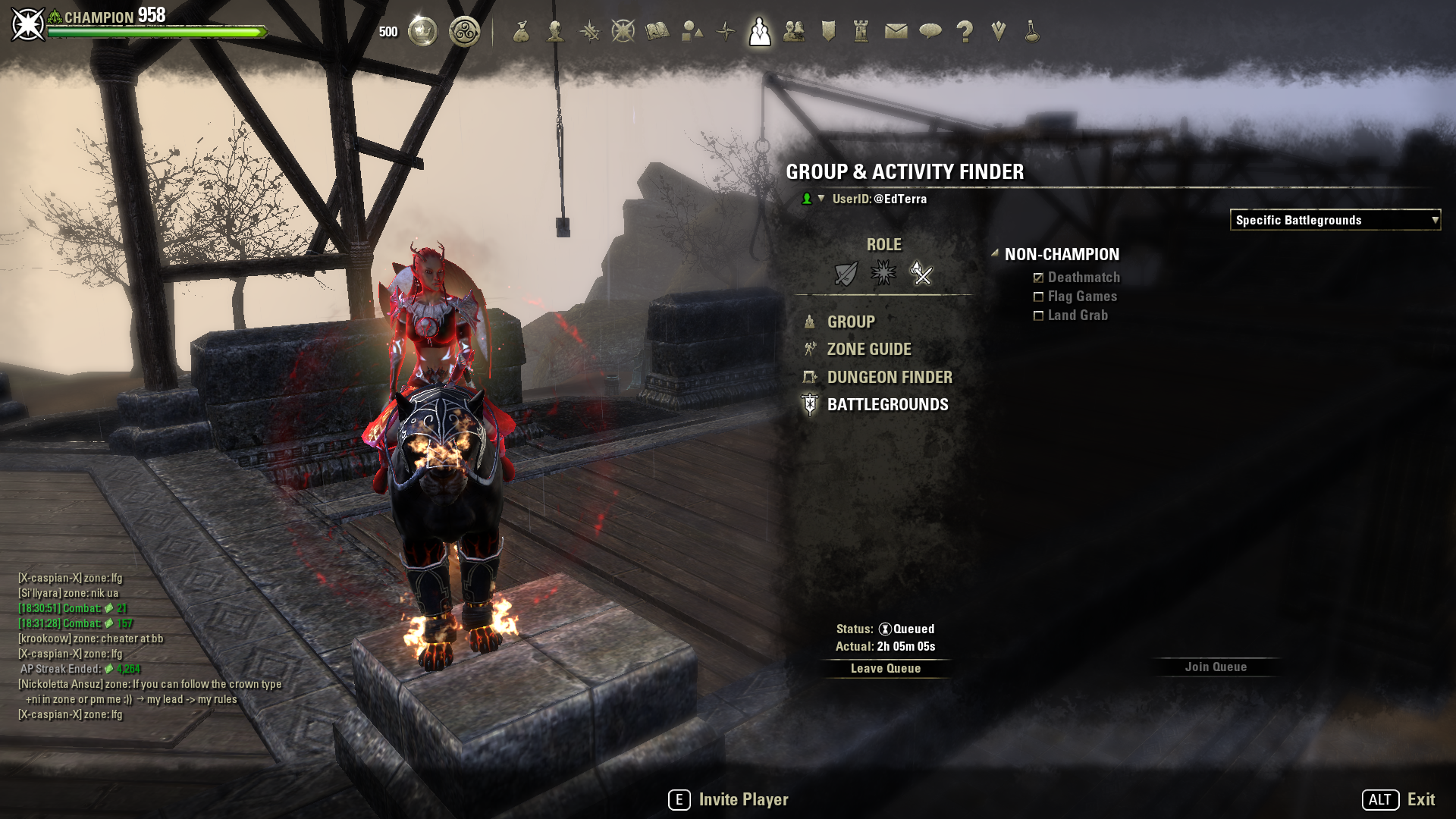Image resolution: width=1456 pixels, height=819 pixels.
Task: Leave the battleground queue
Action: tap(885, 668)
